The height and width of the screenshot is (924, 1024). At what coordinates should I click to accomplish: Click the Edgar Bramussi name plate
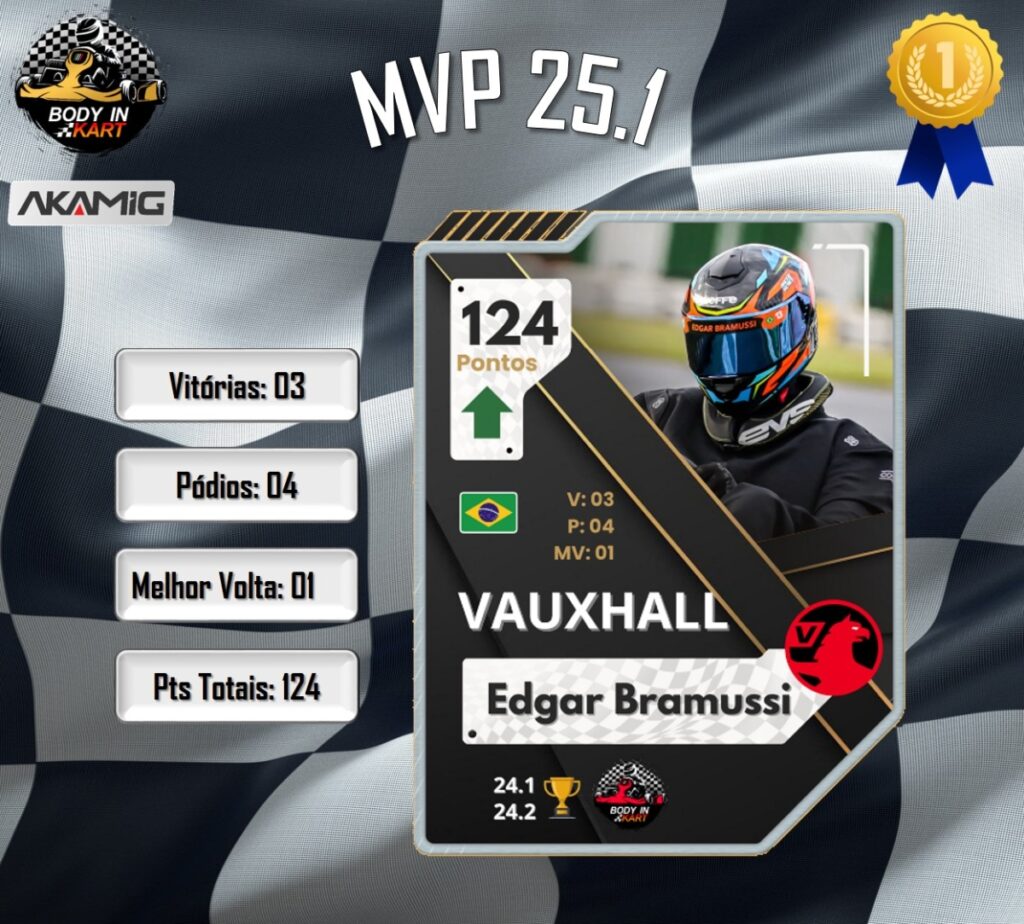tap(638, 700)
